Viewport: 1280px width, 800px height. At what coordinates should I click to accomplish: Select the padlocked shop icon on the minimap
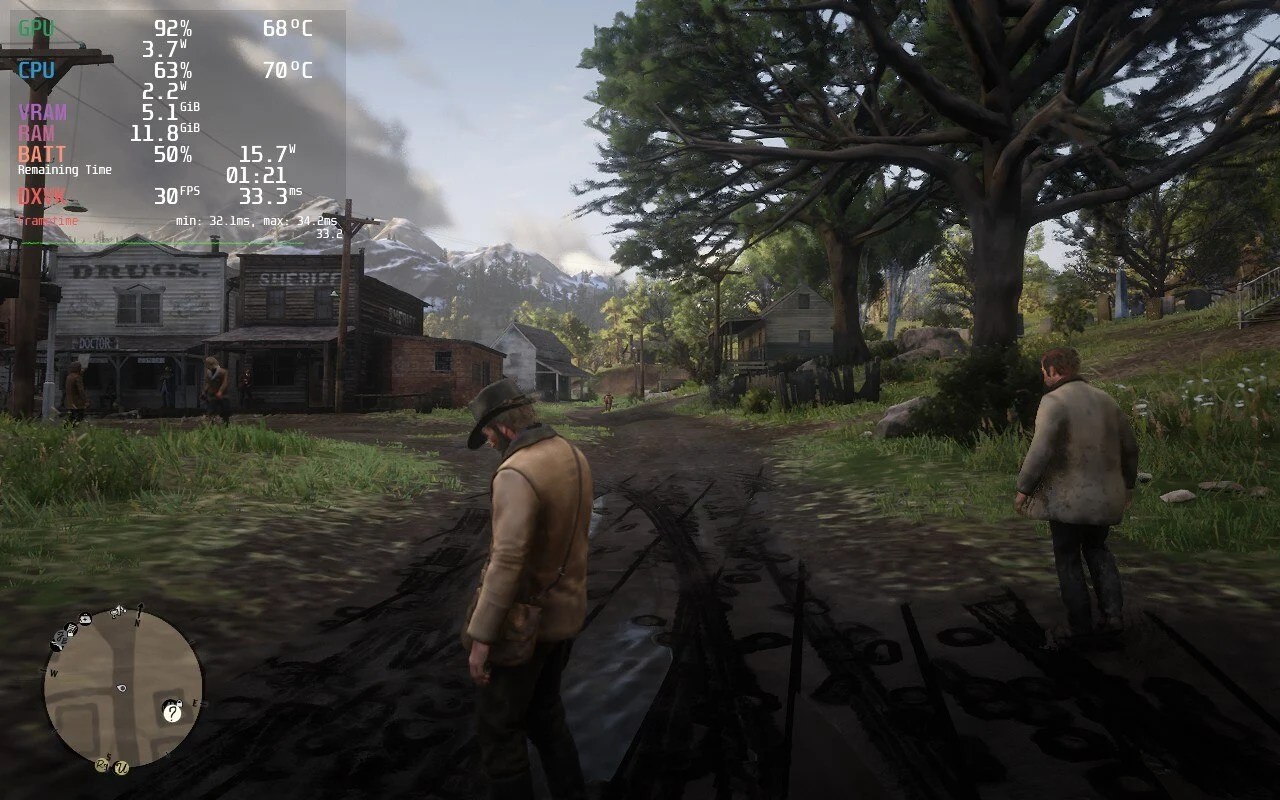[71, 629]
